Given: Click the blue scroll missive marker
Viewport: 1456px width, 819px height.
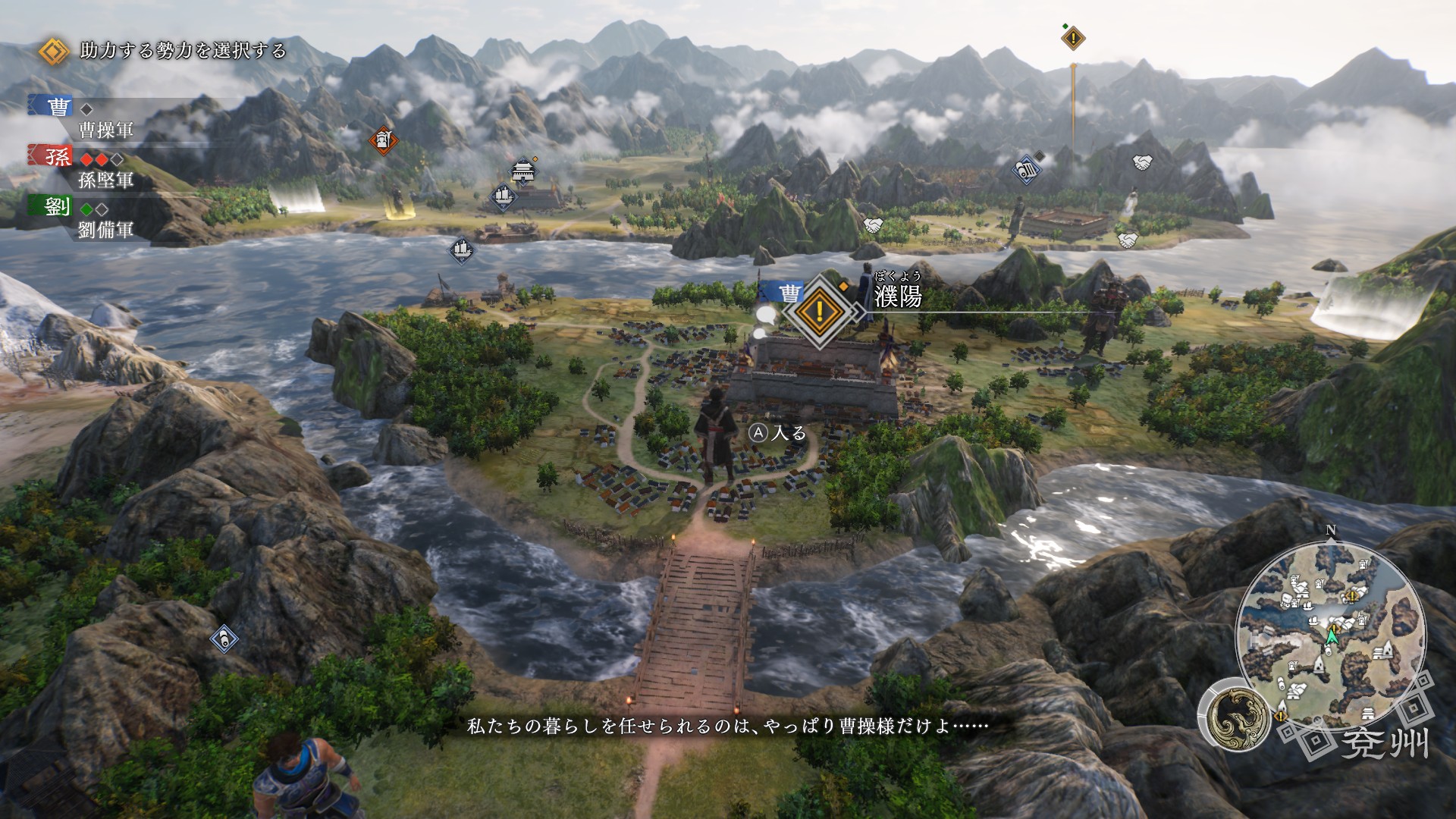Looking at the screenshot, I should tap(1025, 171).
